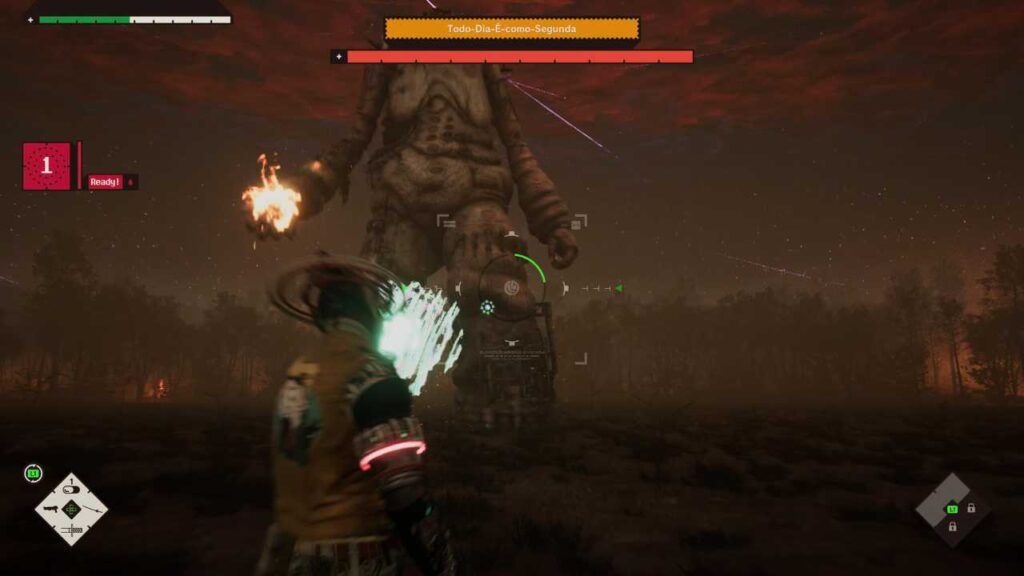
Task: Use the capsule consumable with count 1
Action: pos(71,490)
